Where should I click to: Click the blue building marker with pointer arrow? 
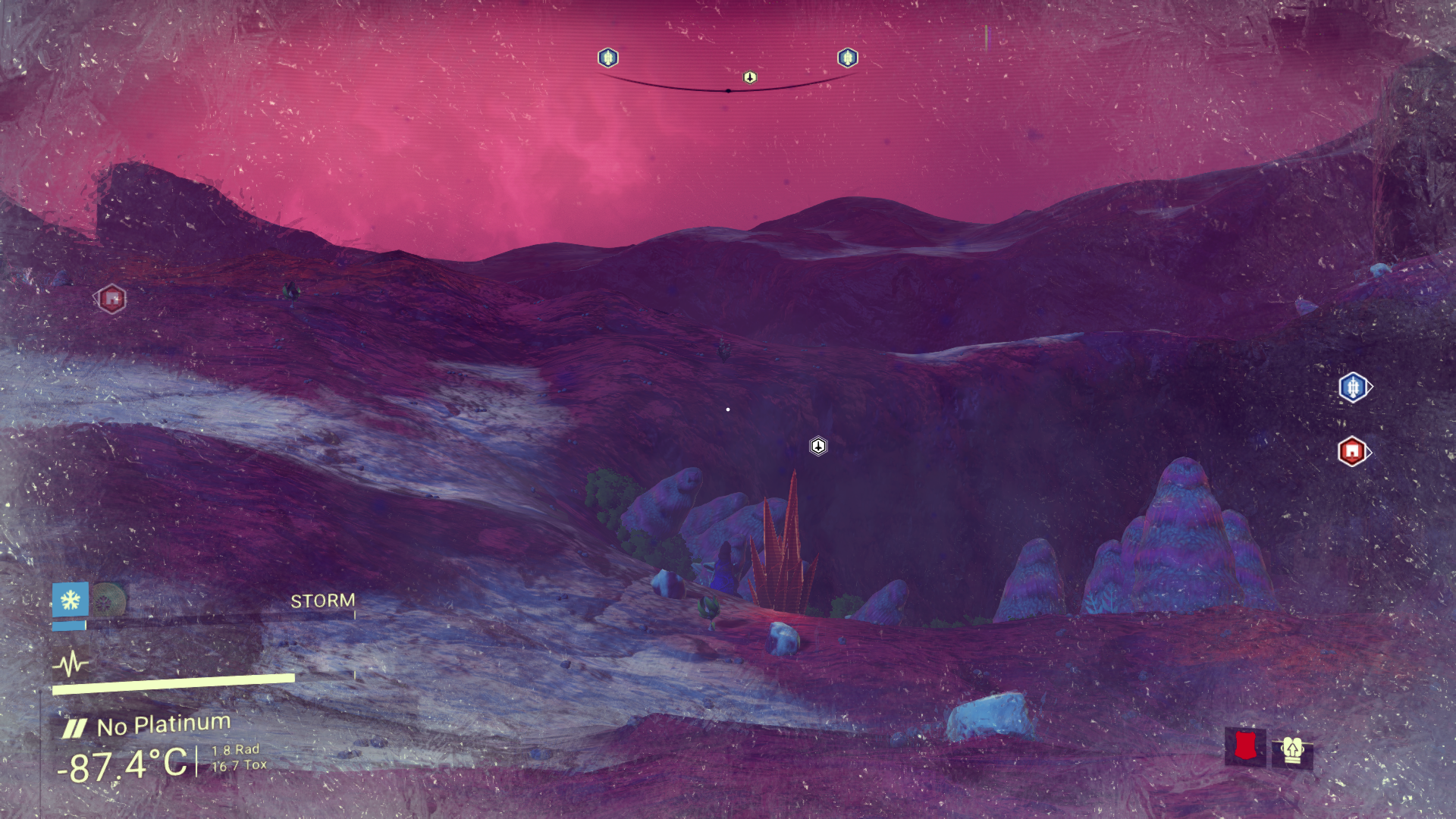pyautogui.click(x=1353, y=388)
